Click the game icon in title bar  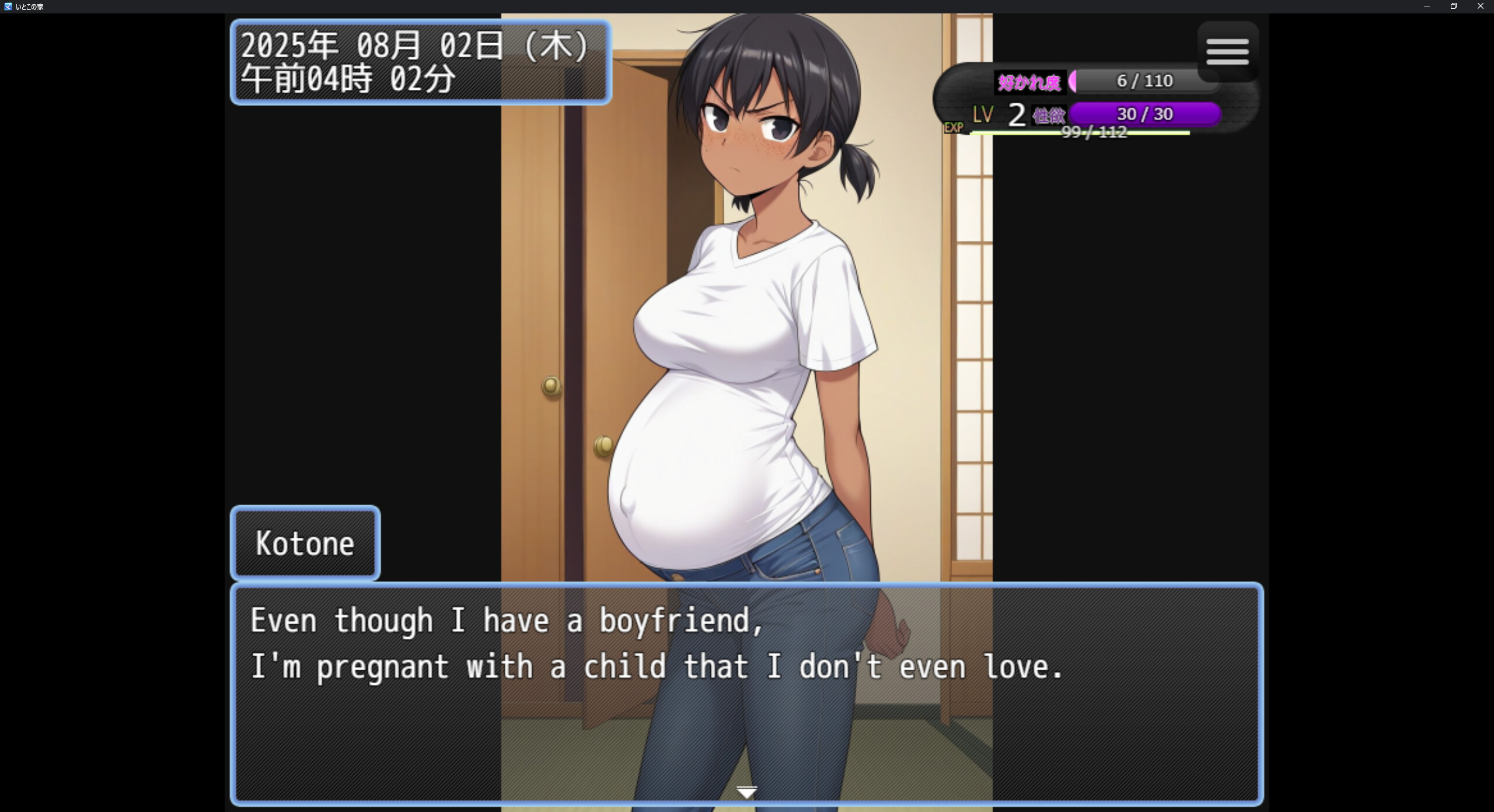(x=8, y=6)
